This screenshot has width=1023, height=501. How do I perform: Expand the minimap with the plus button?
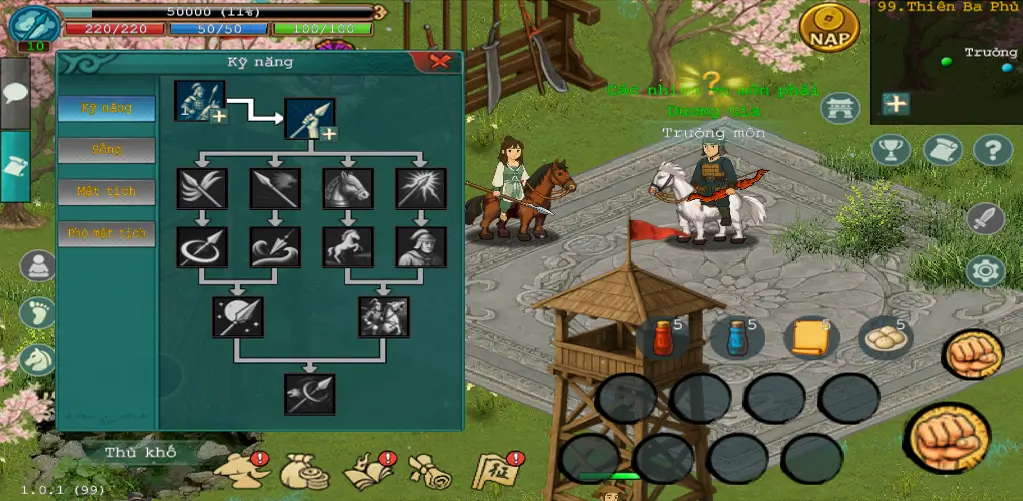click(896, 103)
